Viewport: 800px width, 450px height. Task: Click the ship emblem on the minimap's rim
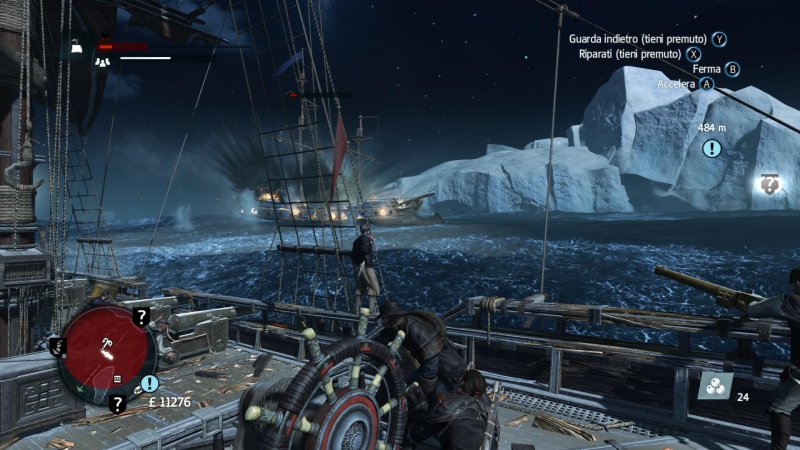55,345
